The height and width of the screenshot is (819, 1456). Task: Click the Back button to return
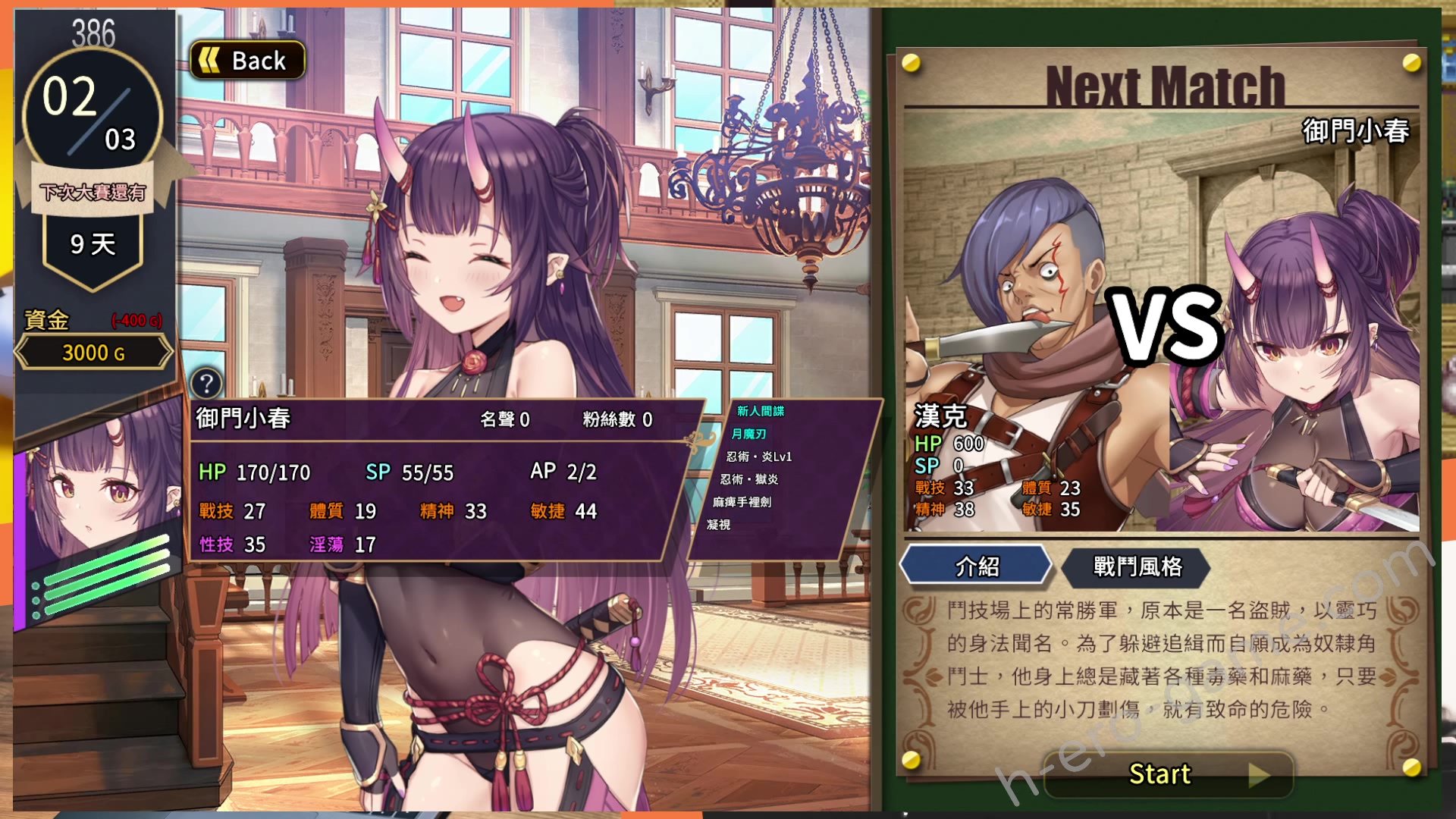coord(246,60)
